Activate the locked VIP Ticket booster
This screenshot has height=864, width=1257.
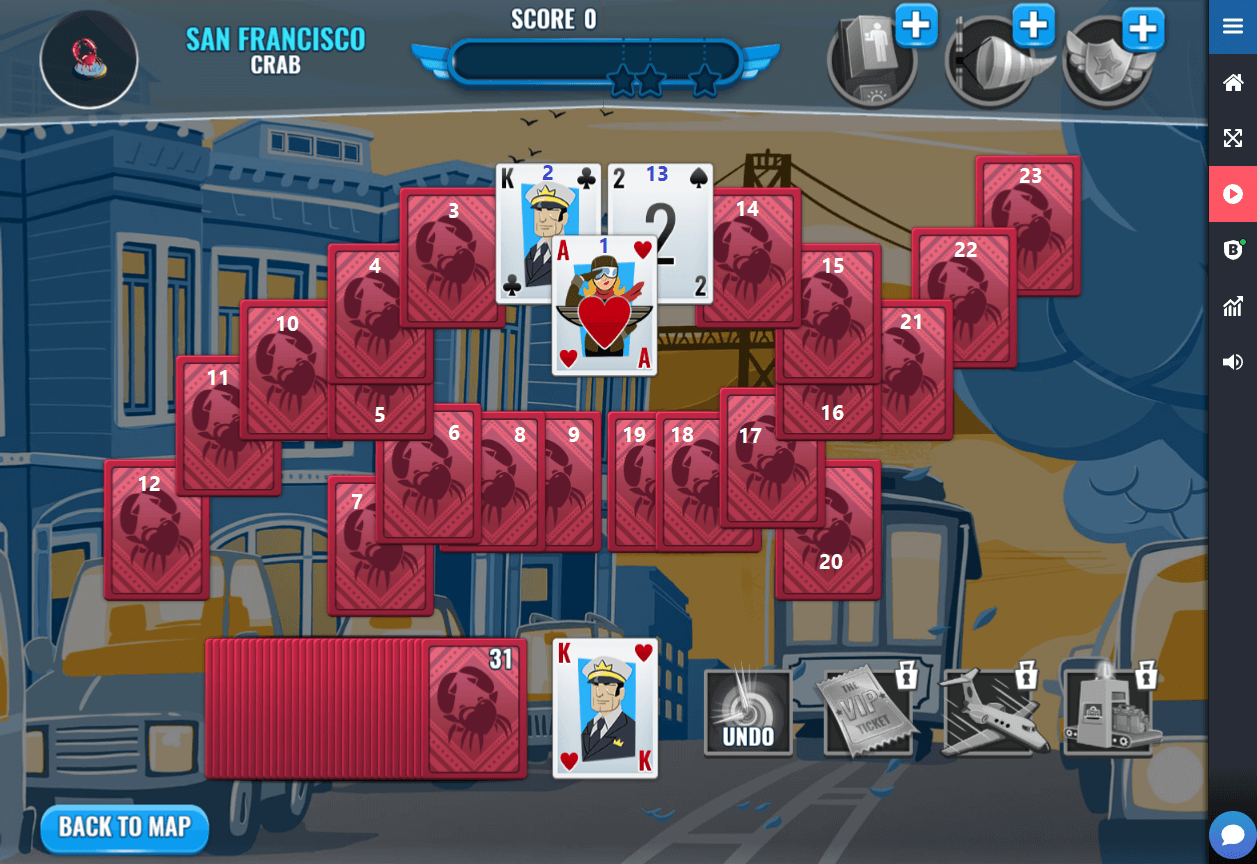(867, 711)
